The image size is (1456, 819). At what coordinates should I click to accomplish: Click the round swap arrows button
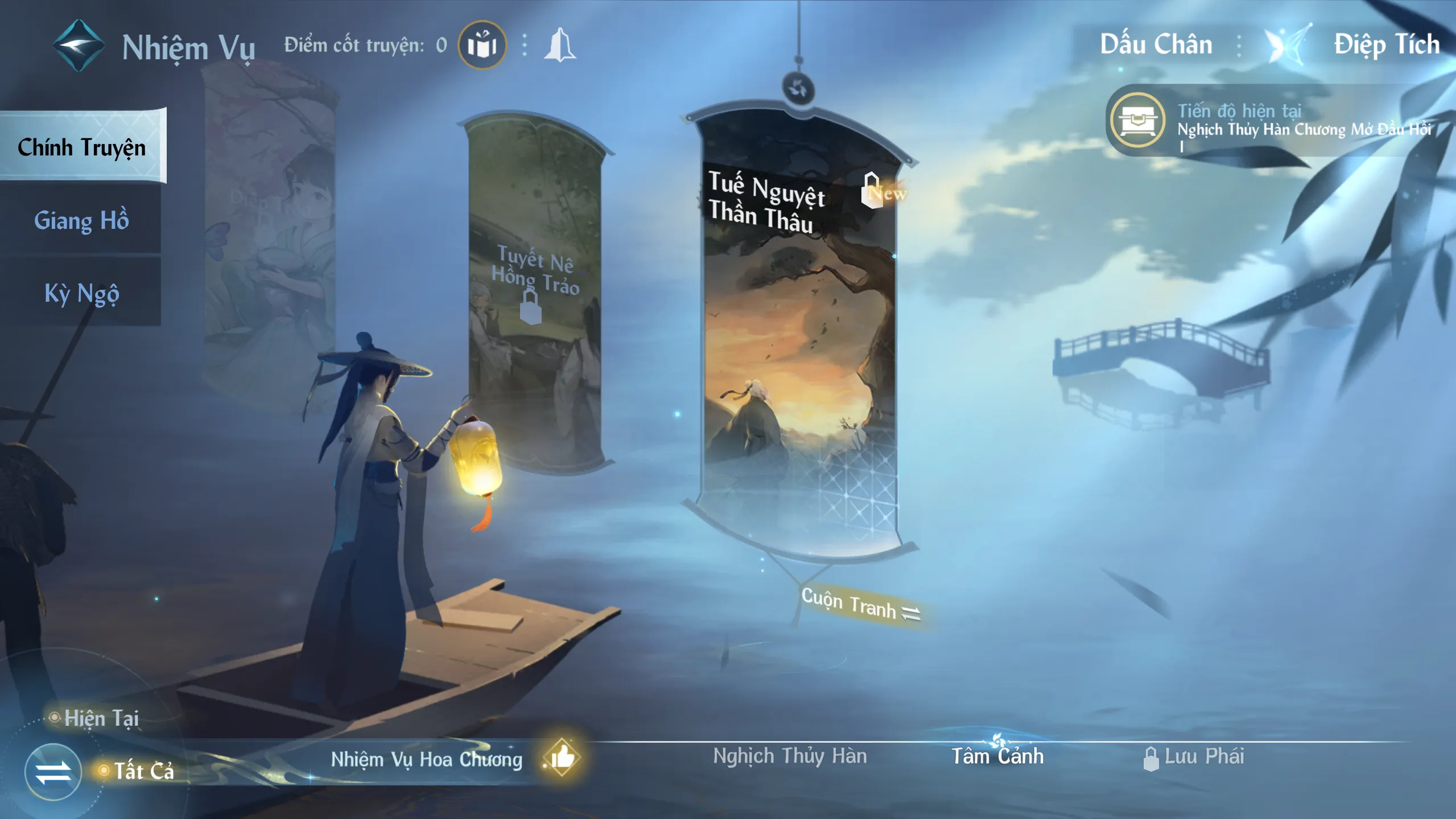click(x=53, y=772)
